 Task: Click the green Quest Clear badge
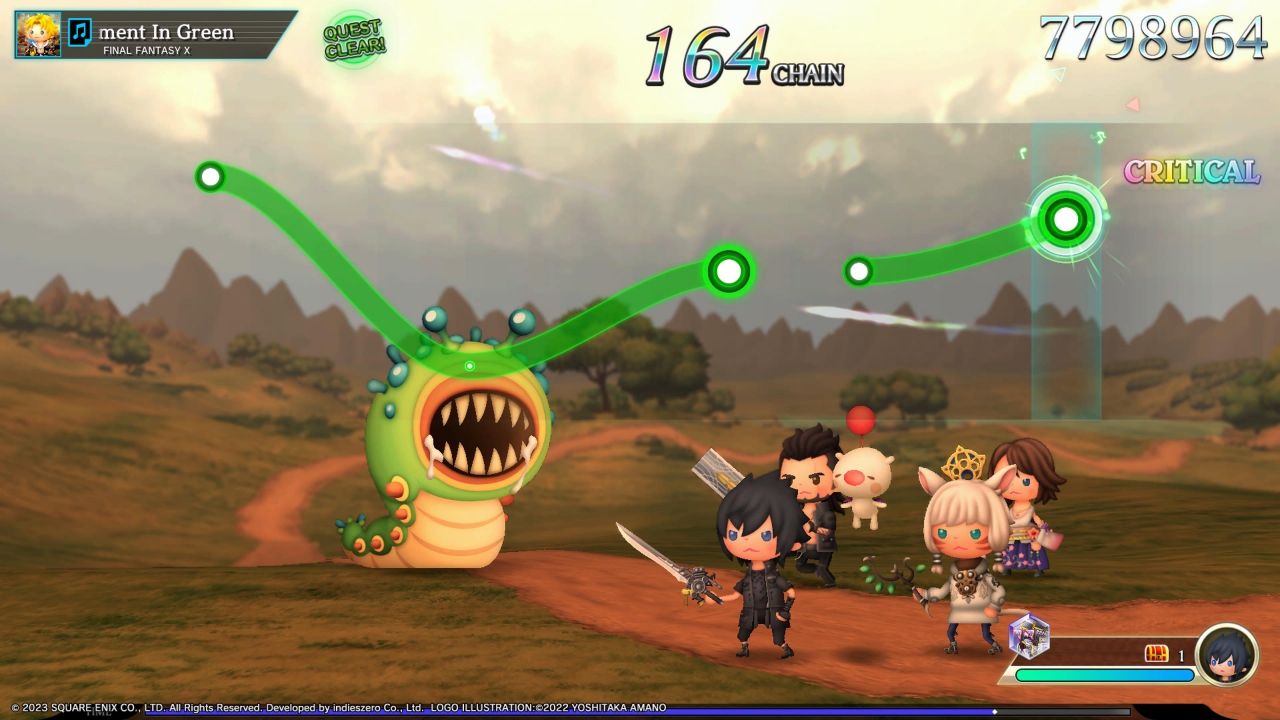[354, 40]
